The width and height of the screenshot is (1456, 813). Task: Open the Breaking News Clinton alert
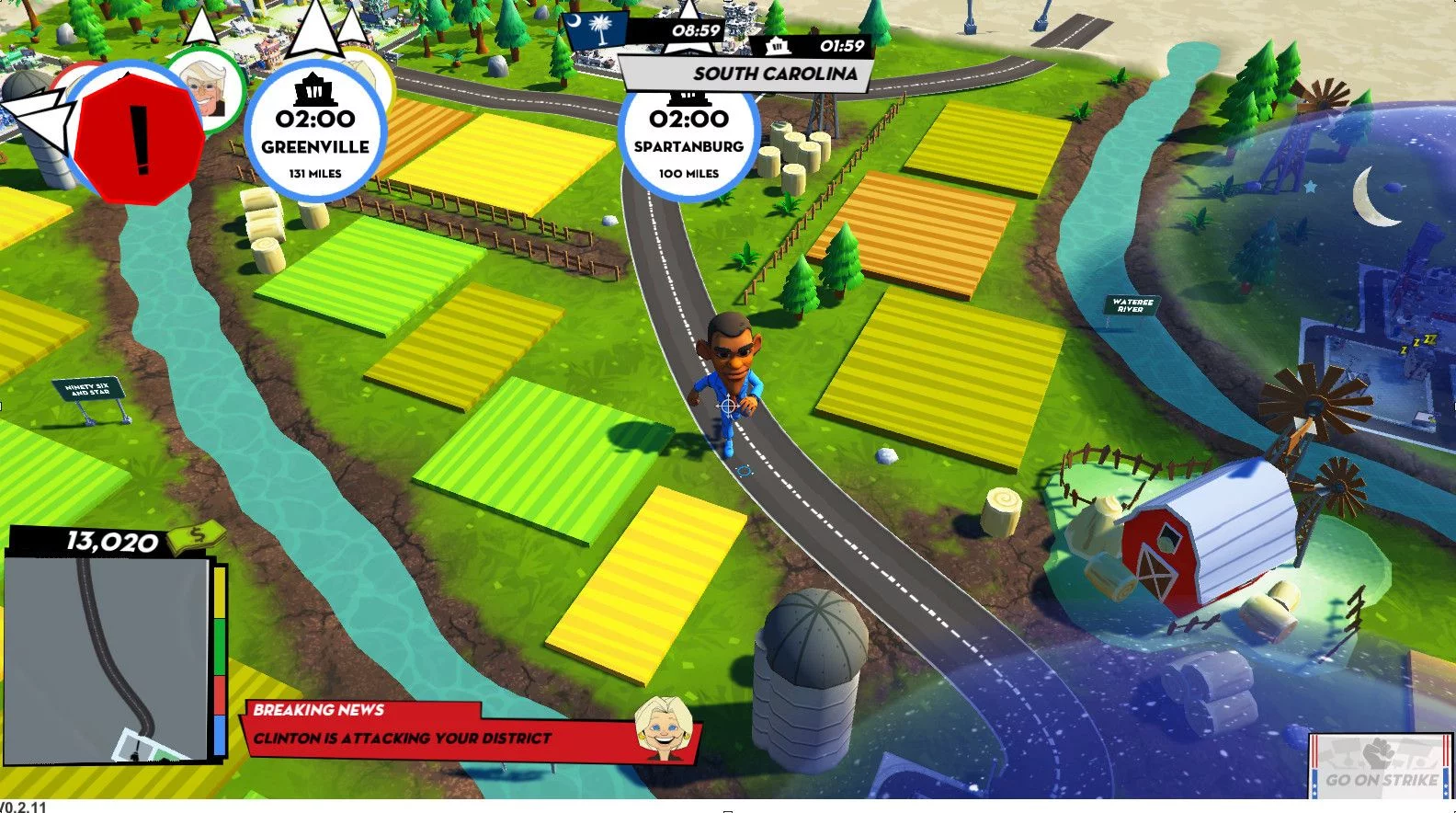[469, 730]
